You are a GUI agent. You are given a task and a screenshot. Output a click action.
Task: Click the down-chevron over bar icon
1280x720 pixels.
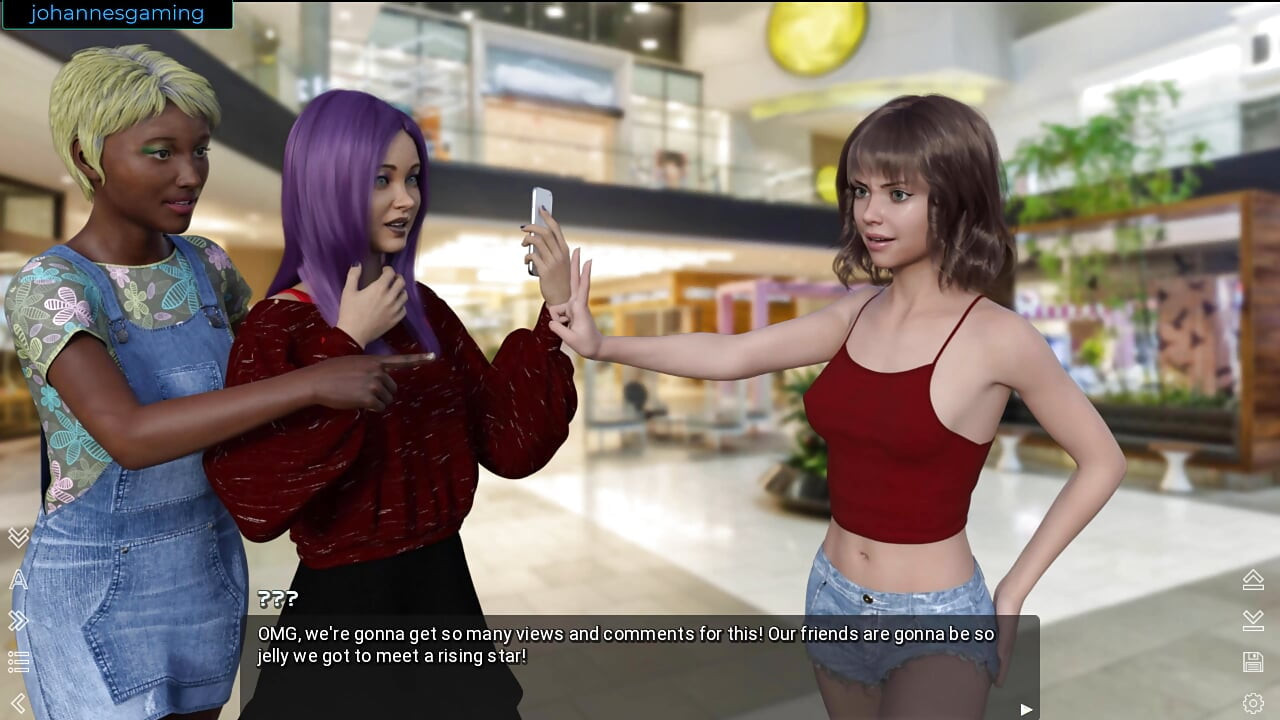pyautogui.click(x=1253, y=621)
